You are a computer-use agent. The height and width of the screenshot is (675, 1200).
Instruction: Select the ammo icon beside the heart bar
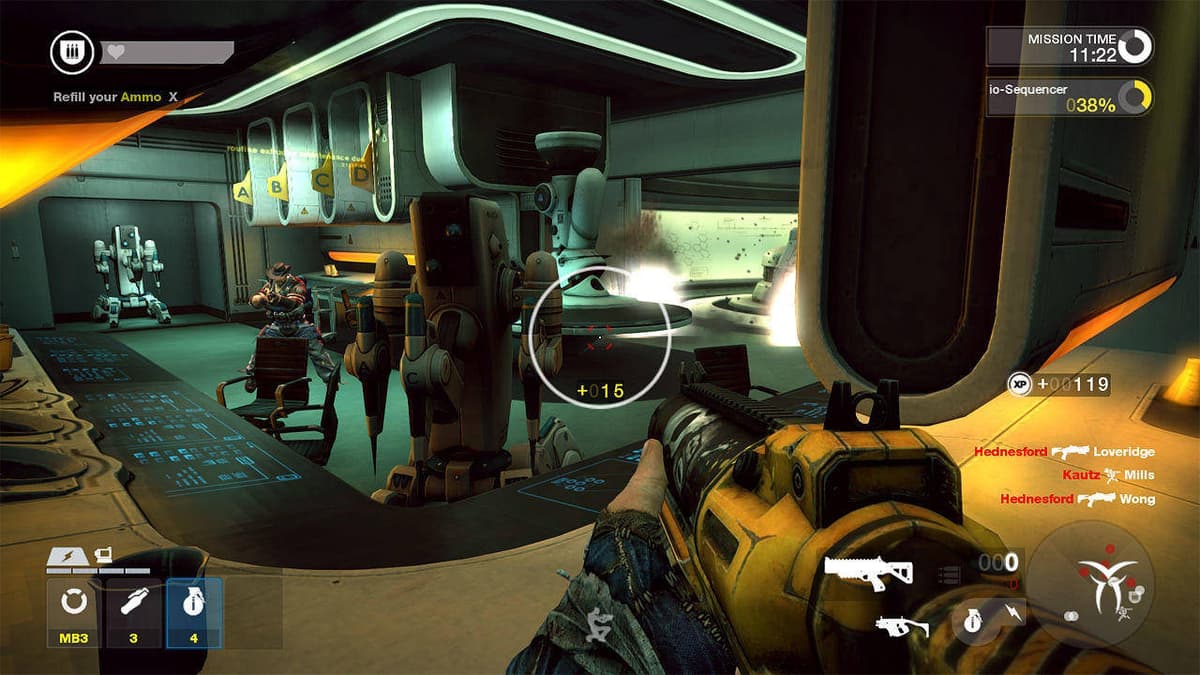pos(72,52)
